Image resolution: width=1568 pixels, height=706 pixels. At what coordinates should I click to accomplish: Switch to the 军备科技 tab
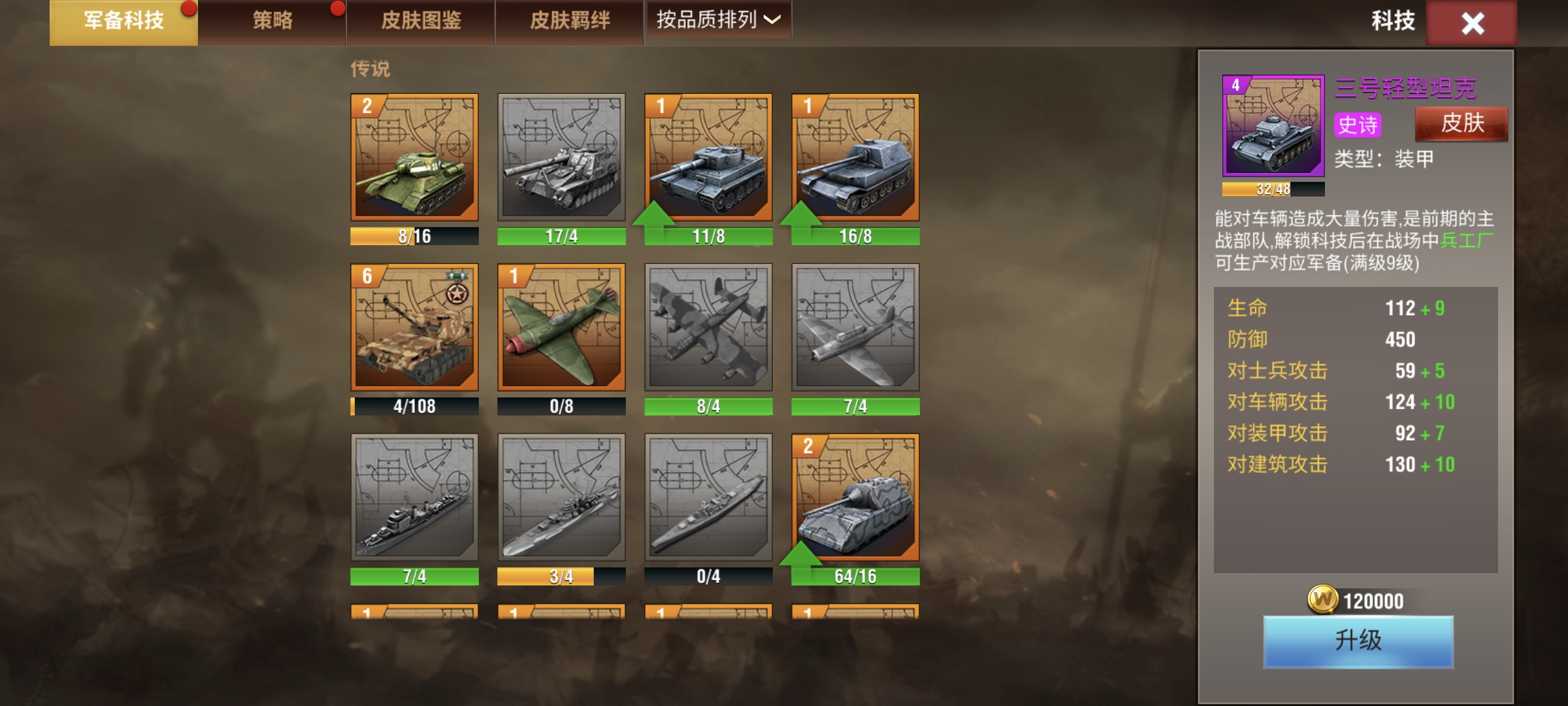[123, 22]
